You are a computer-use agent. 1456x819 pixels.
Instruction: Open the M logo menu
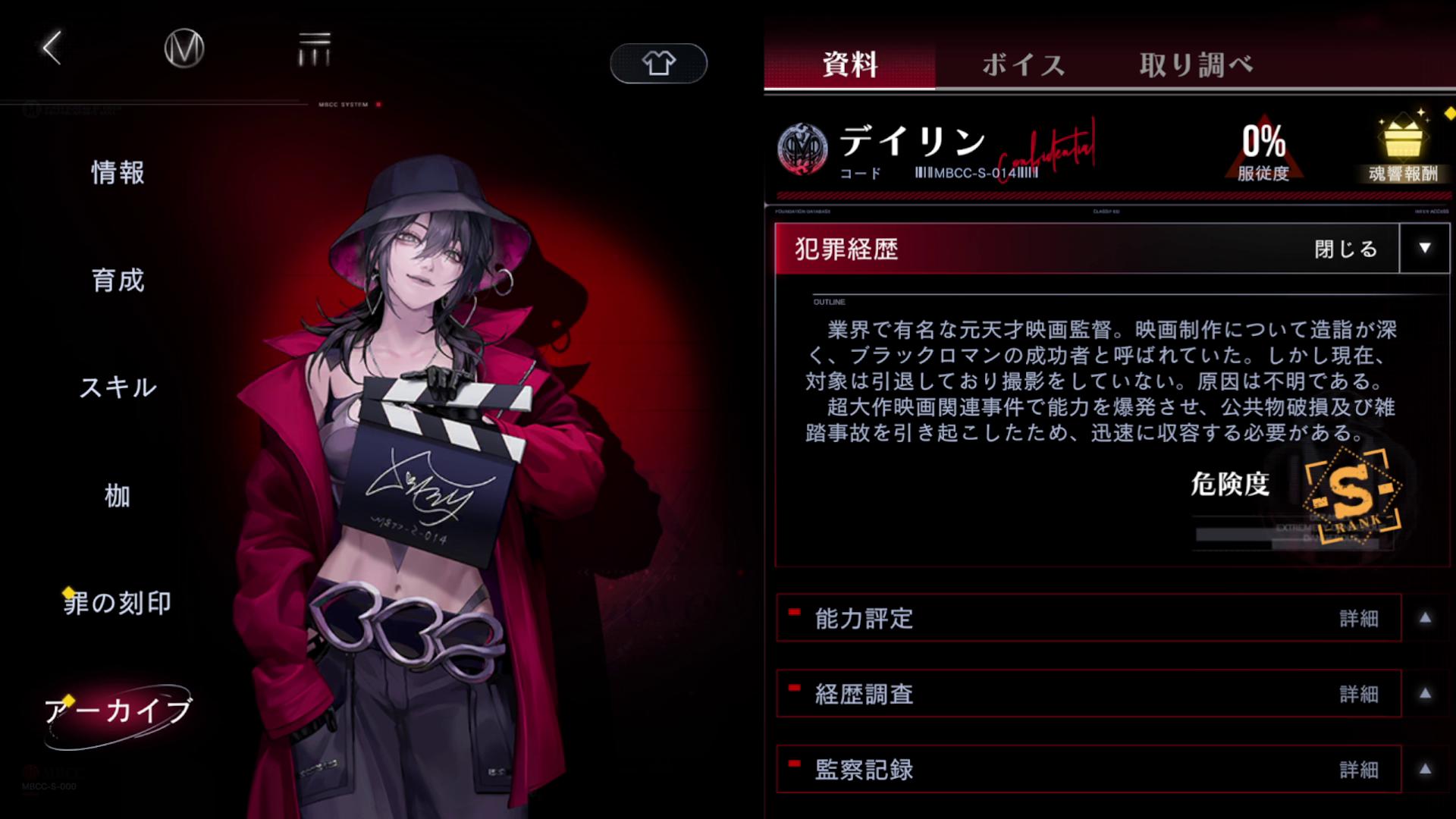[x=183, y=48]
